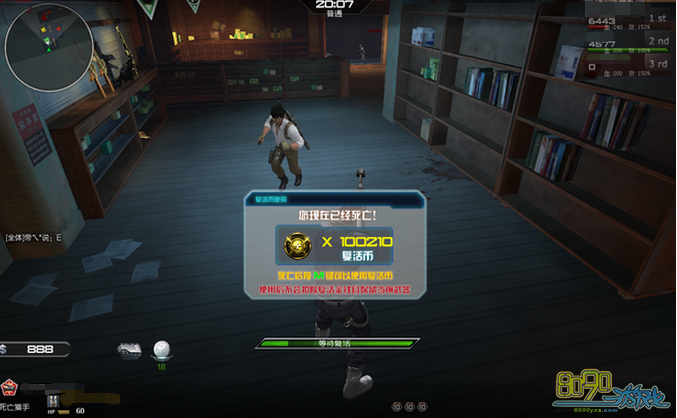The width and height of the screenshot is (677, 418).
Task: Click the circular minimap radar
Action: (x=48, y=48)
